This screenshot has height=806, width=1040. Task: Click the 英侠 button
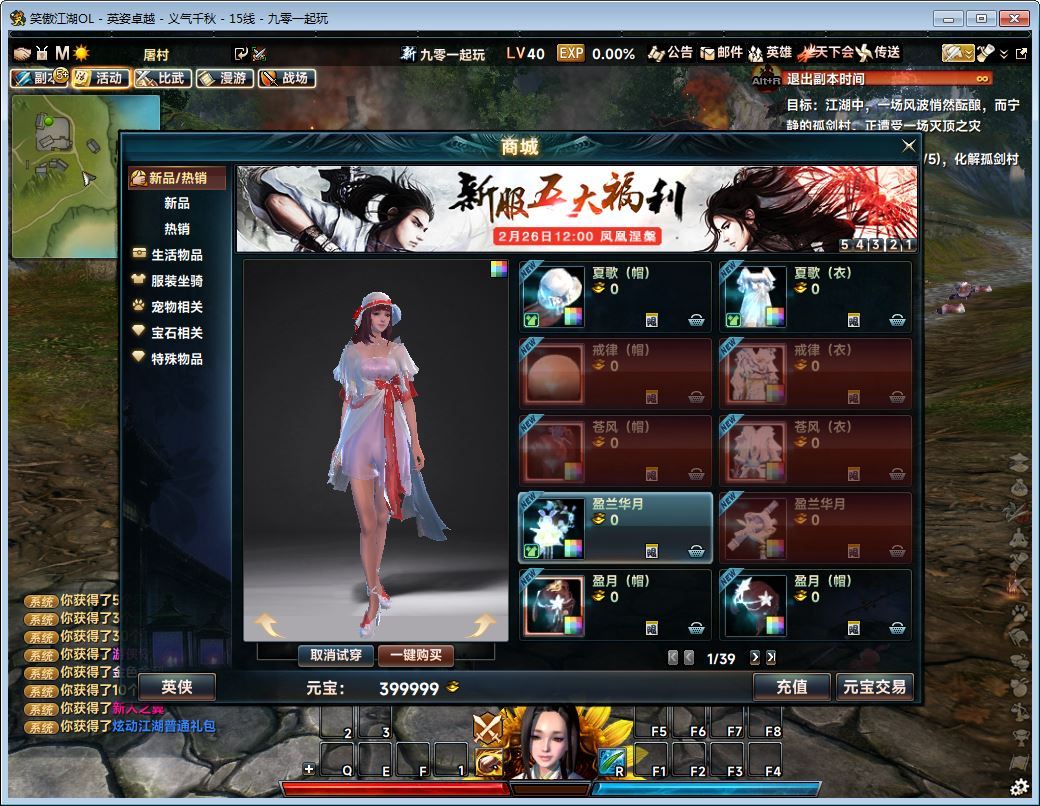point(176,687)
